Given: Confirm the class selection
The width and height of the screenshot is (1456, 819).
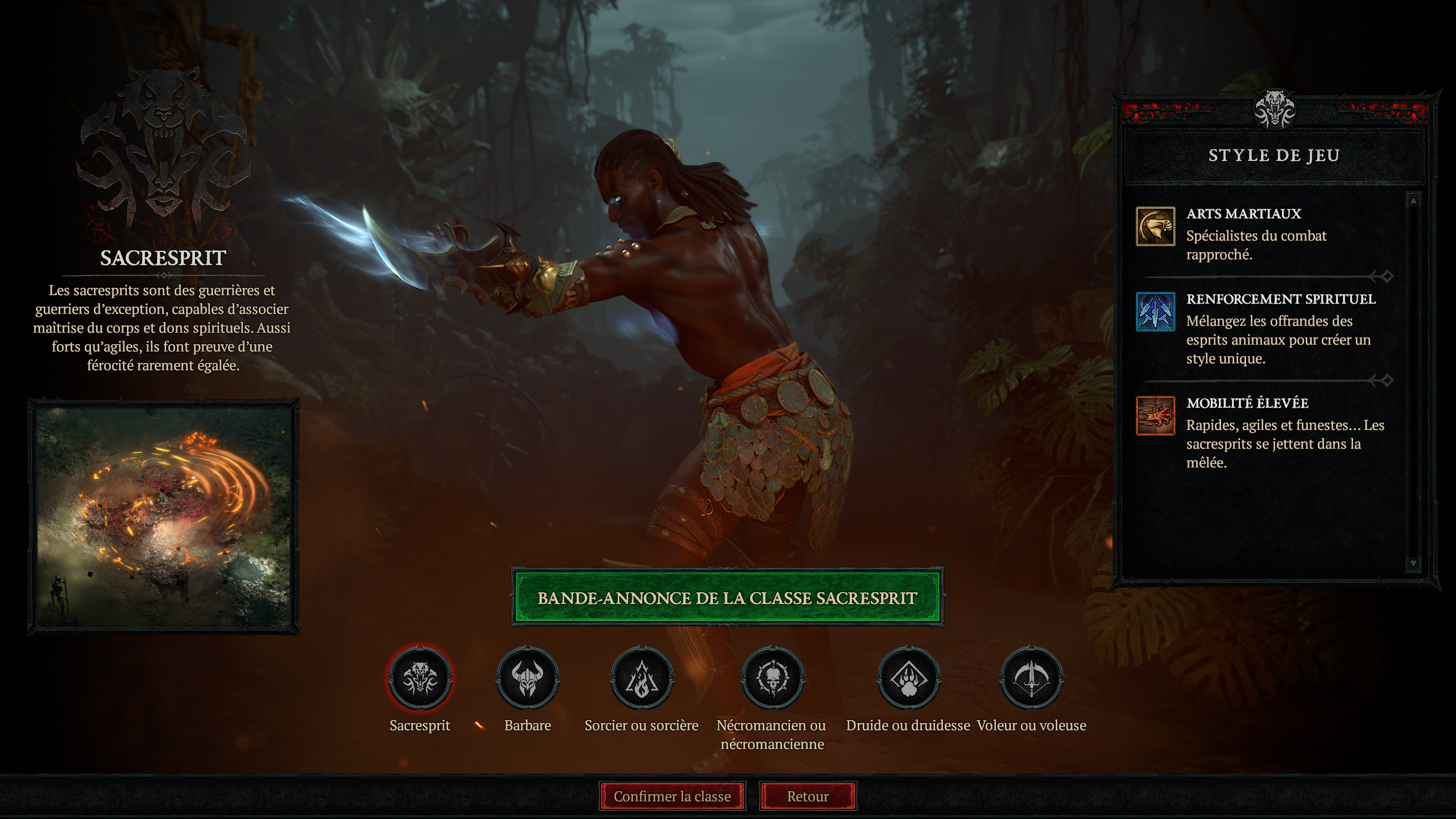Looking at the screenshot, I should click(672, 796).
